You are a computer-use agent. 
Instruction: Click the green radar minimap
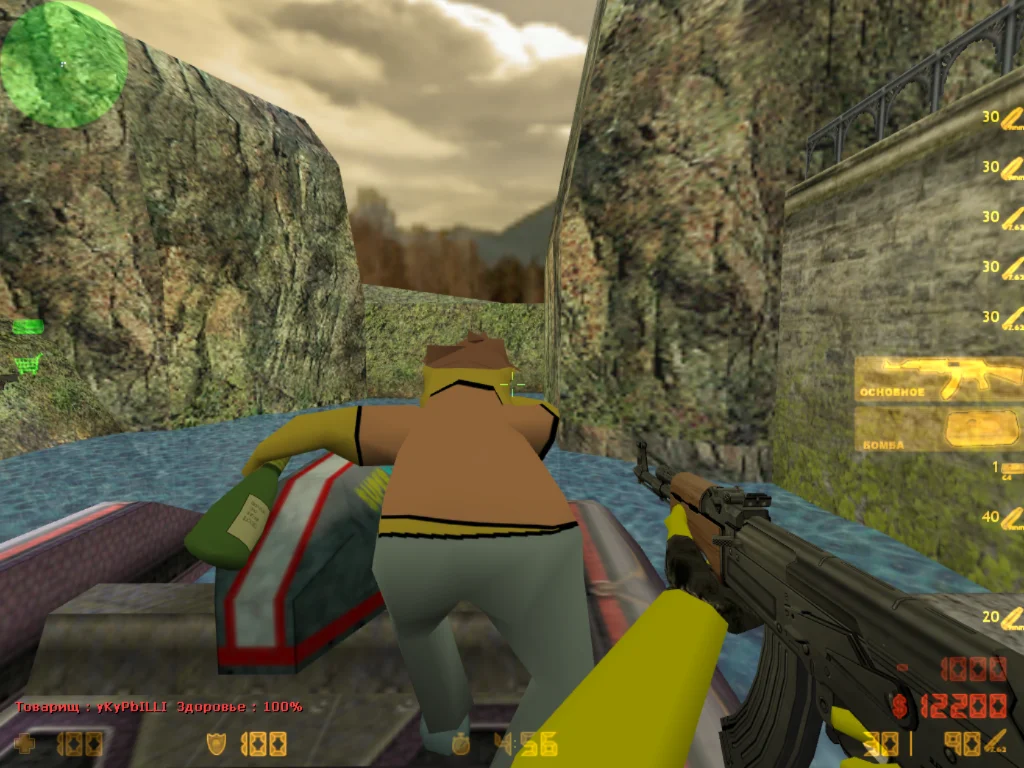(63, 64)
